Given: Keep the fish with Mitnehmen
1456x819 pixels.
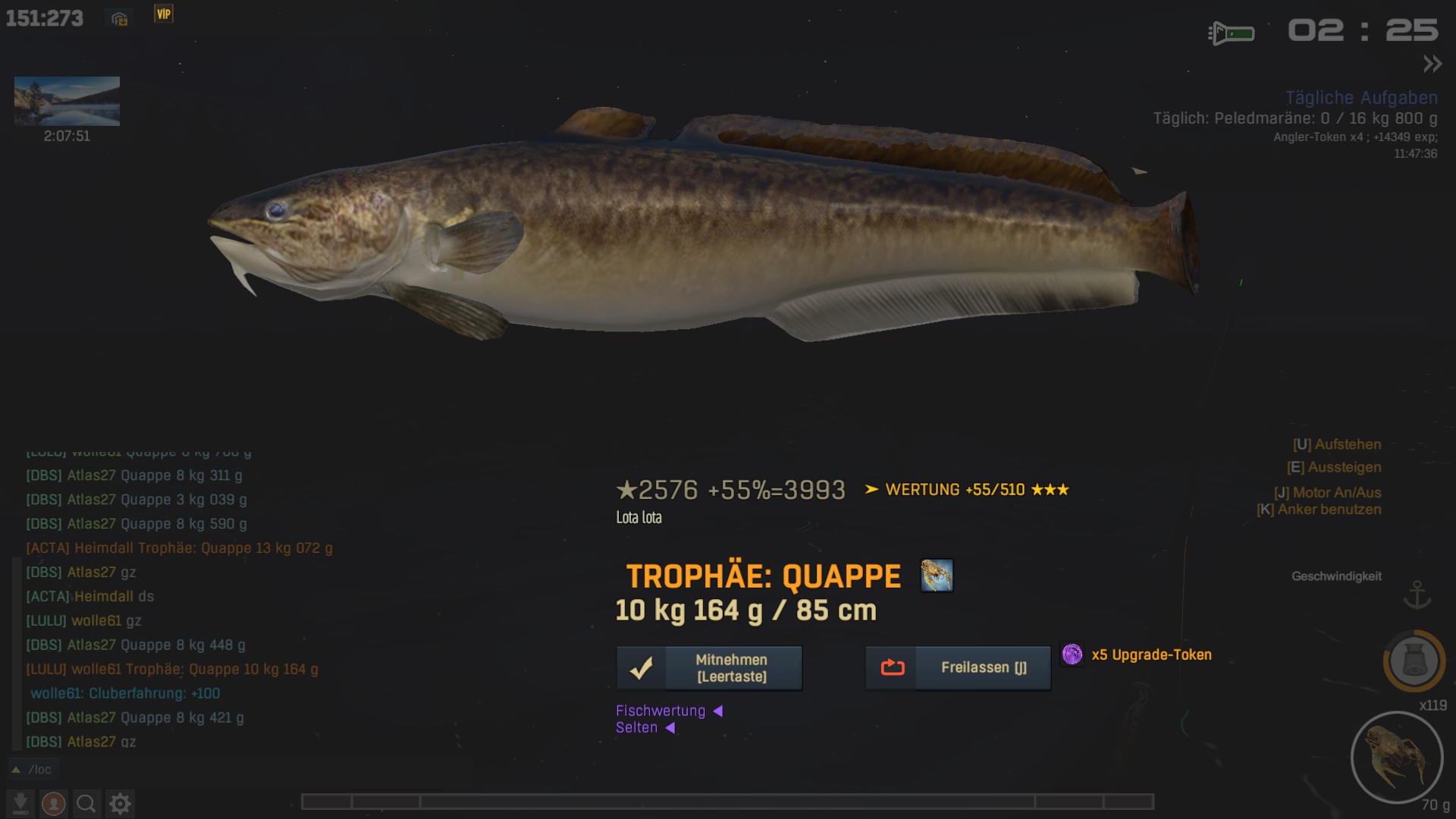Looking at the screenshot, I should 709,668.
